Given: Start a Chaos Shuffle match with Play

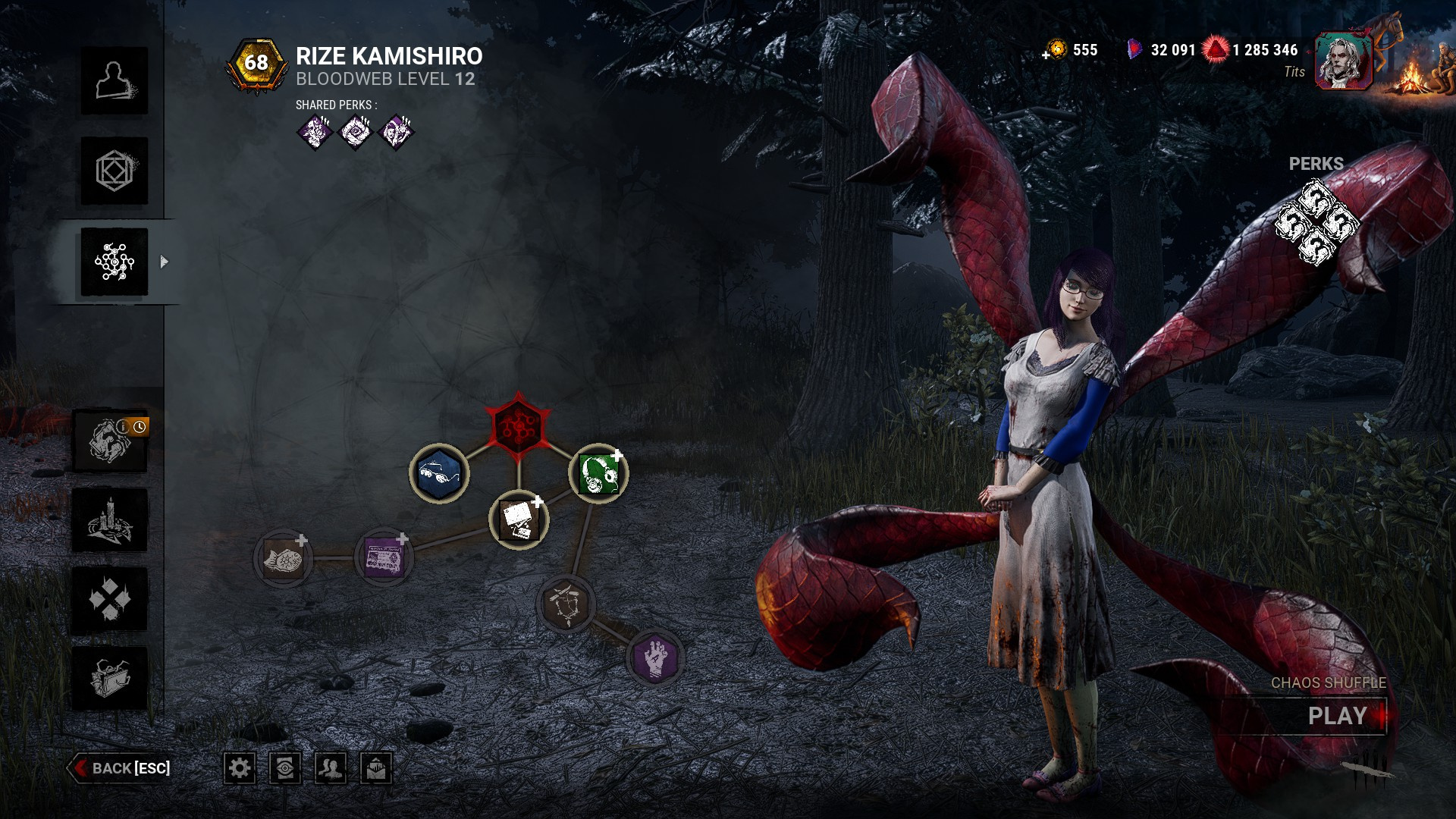Looking at the screenshot, I should (1338, 716).
